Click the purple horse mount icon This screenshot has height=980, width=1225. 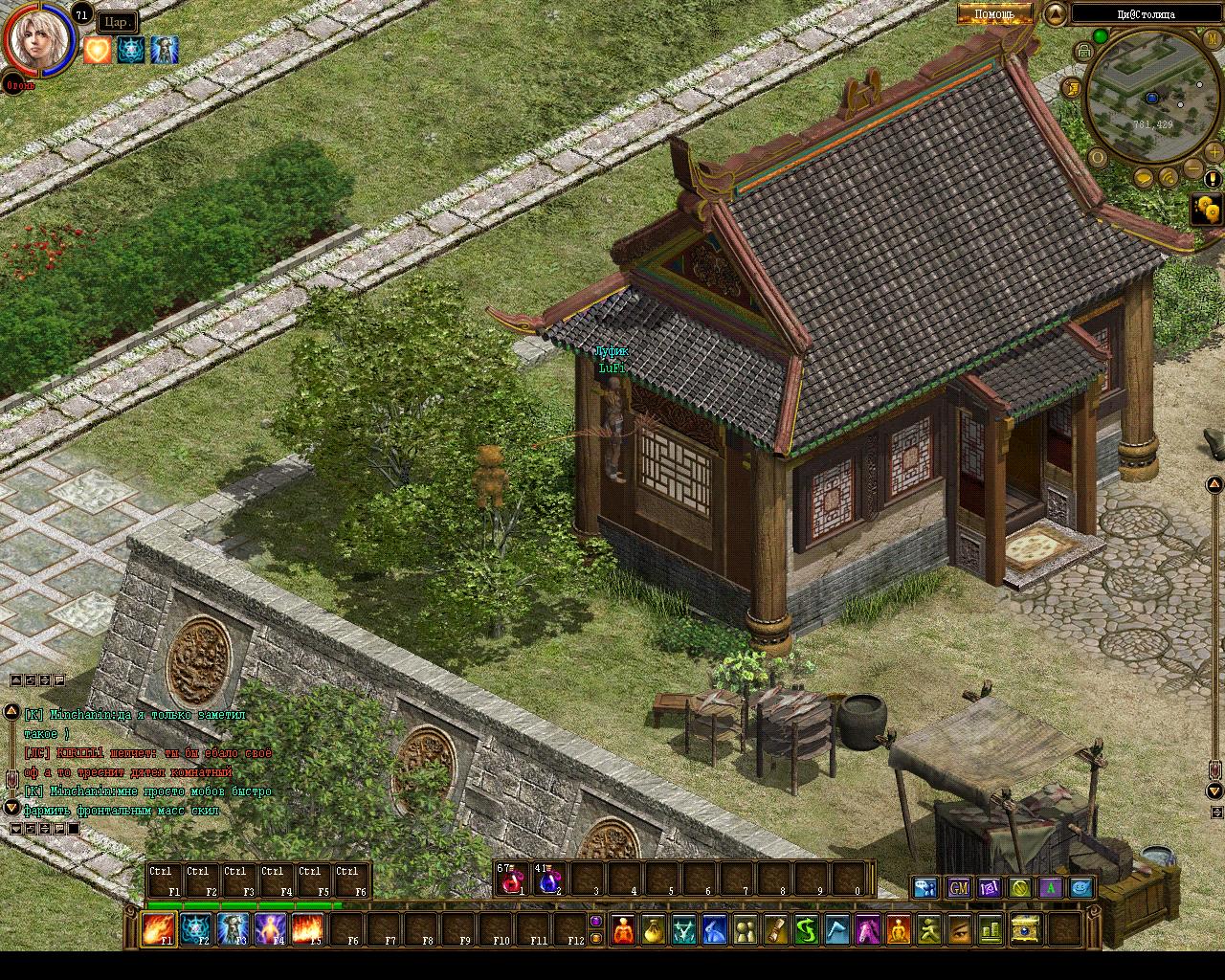point(868,928)
